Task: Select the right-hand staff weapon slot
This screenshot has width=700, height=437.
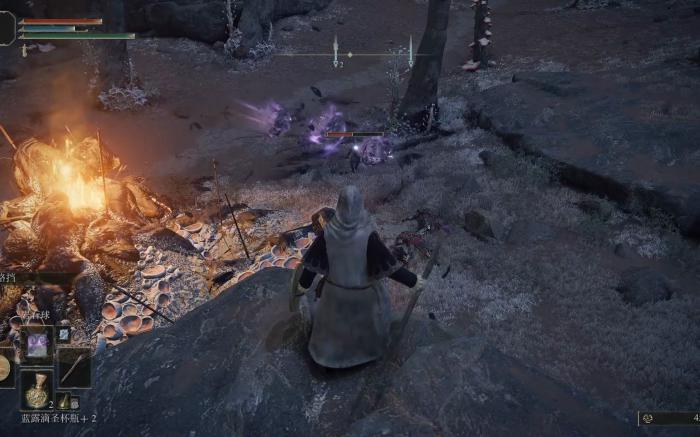Action: [x=74, y=367]
